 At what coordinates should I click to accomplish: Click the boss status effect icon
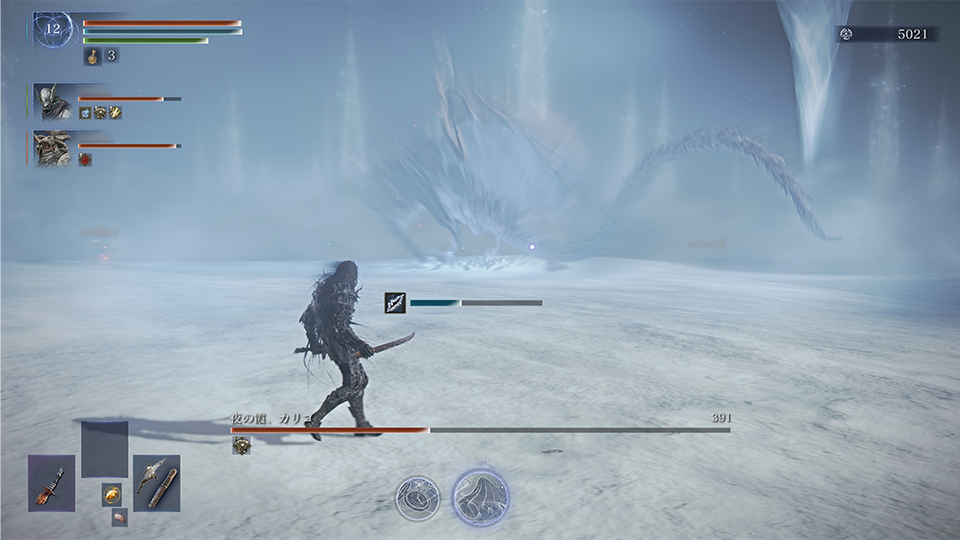coord(240,446)
